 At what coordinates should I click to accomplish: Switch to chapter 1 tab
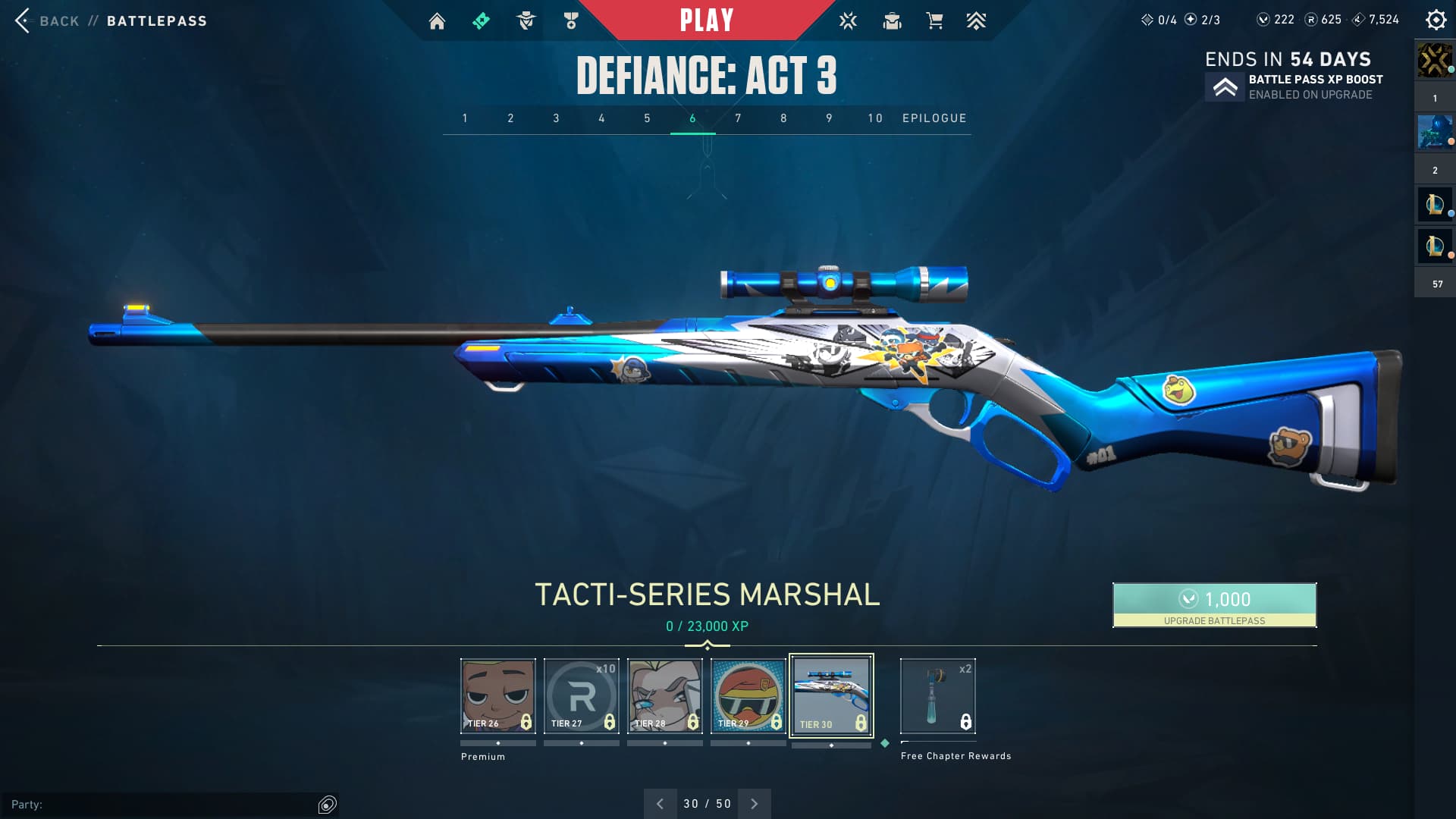click(465, 118)
